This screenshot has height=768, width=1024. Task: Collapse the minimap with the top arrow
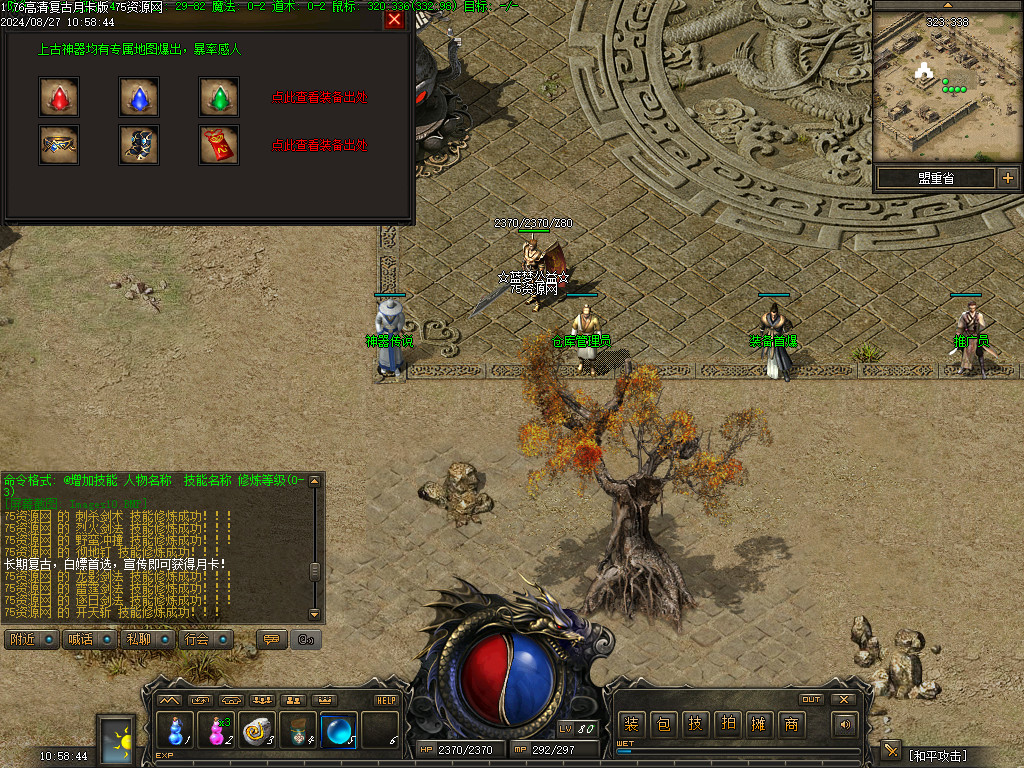pos(947,6)
